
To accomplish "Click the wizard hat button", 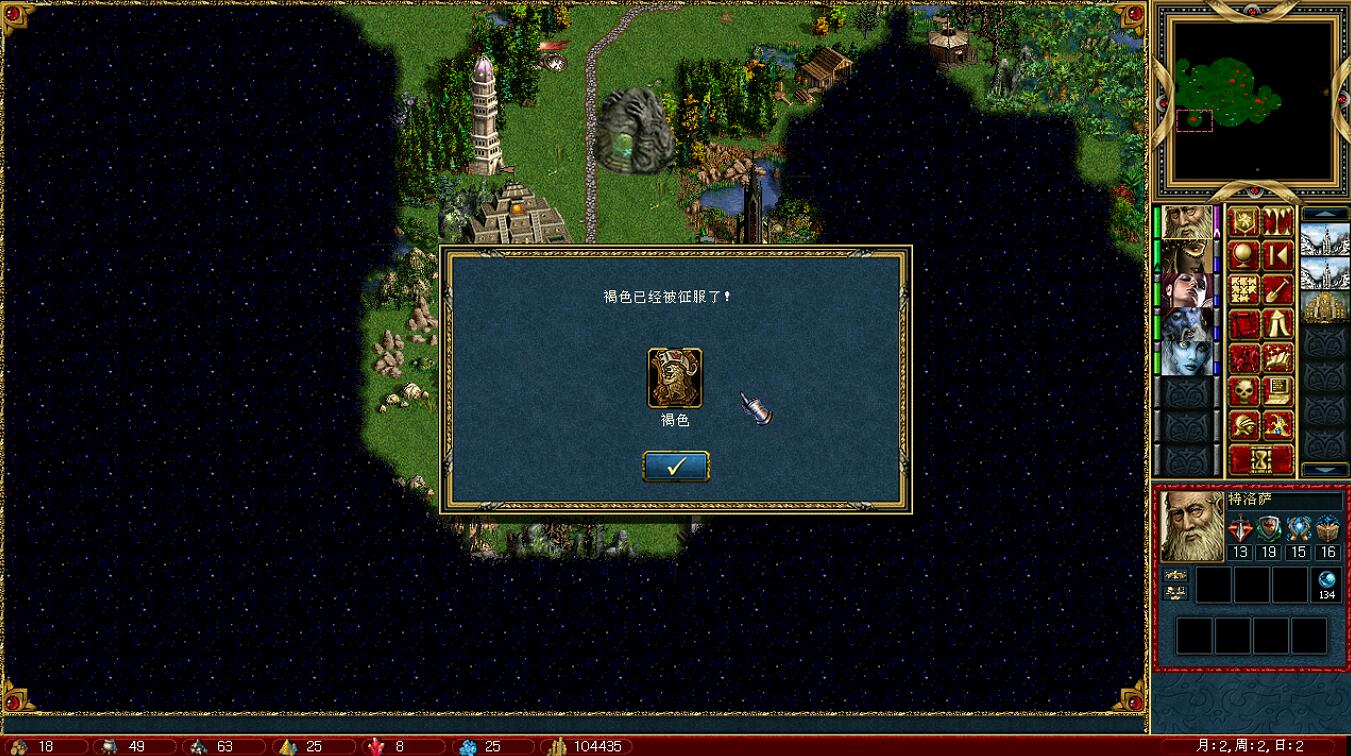I will [1278, 425].
